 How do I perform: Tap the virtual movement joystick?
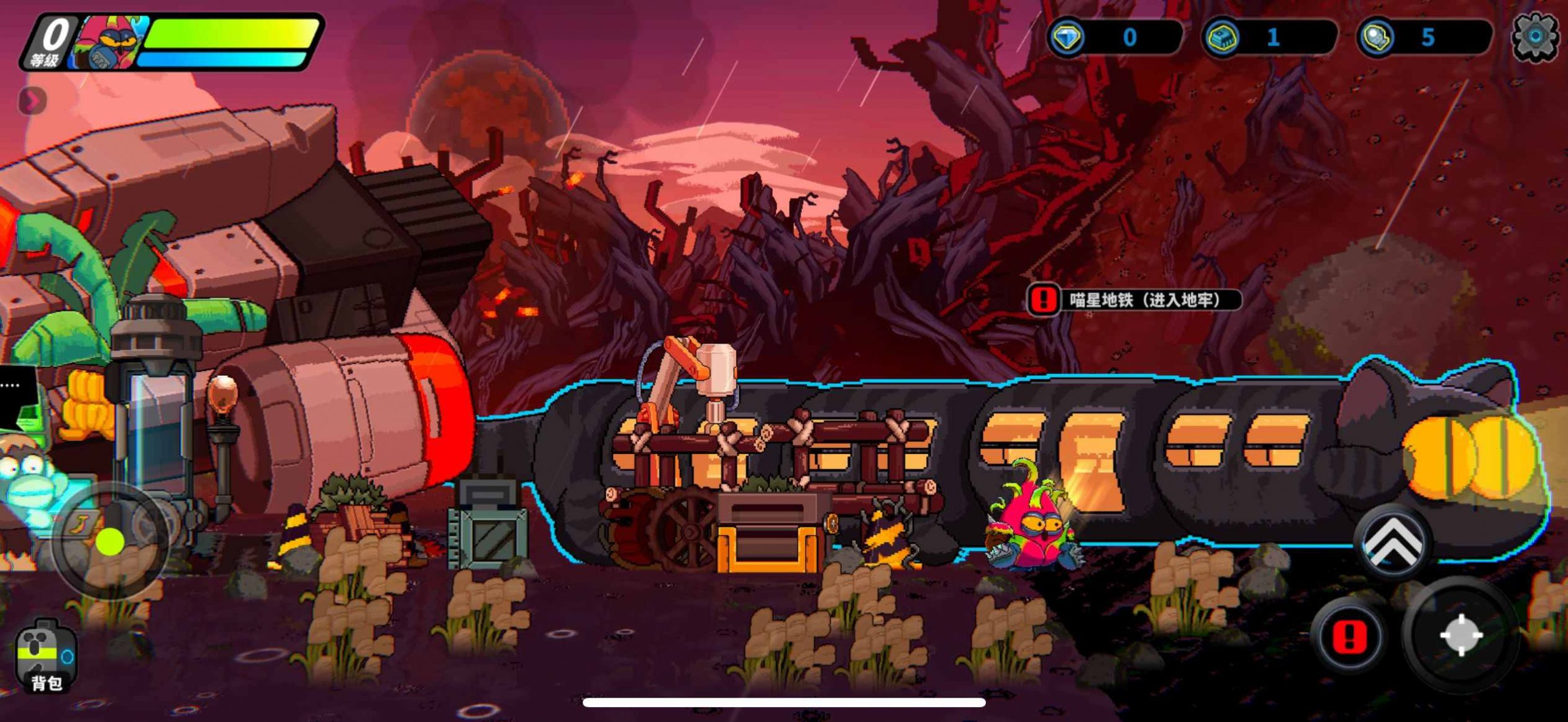(111, 542)
